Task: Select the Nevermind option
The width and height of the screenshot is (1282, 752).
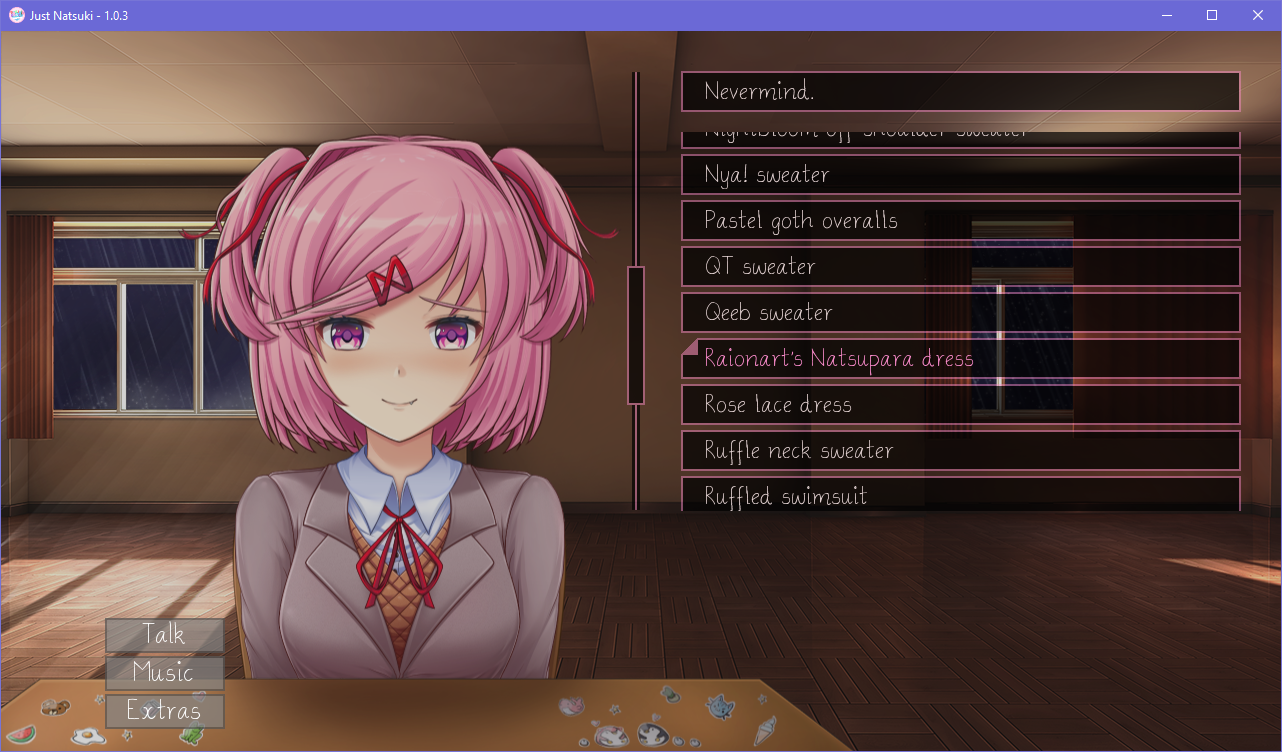Action: coord(960,91)
